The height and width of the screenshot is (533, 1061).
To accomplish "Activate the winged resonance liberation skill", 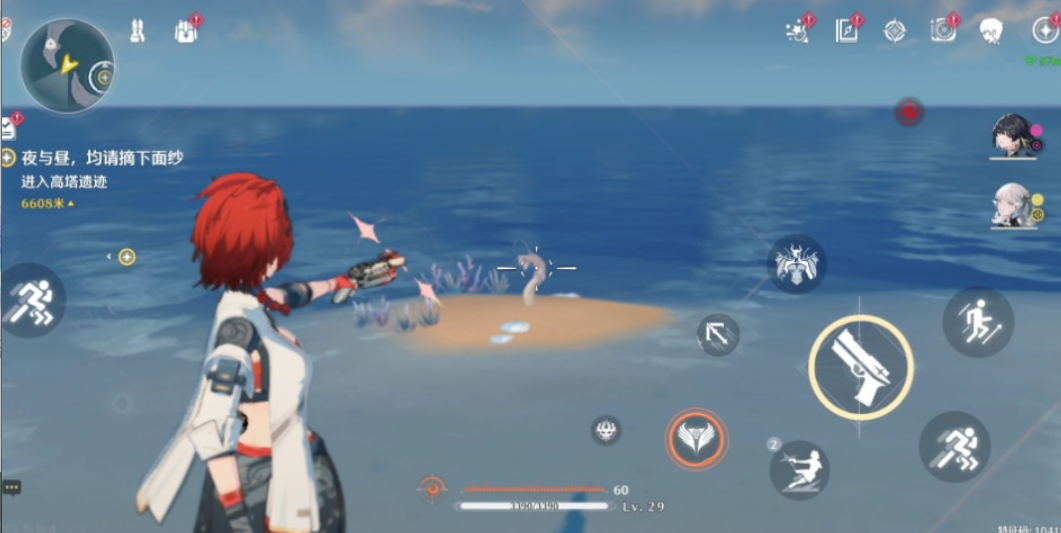I will [696, 438].
